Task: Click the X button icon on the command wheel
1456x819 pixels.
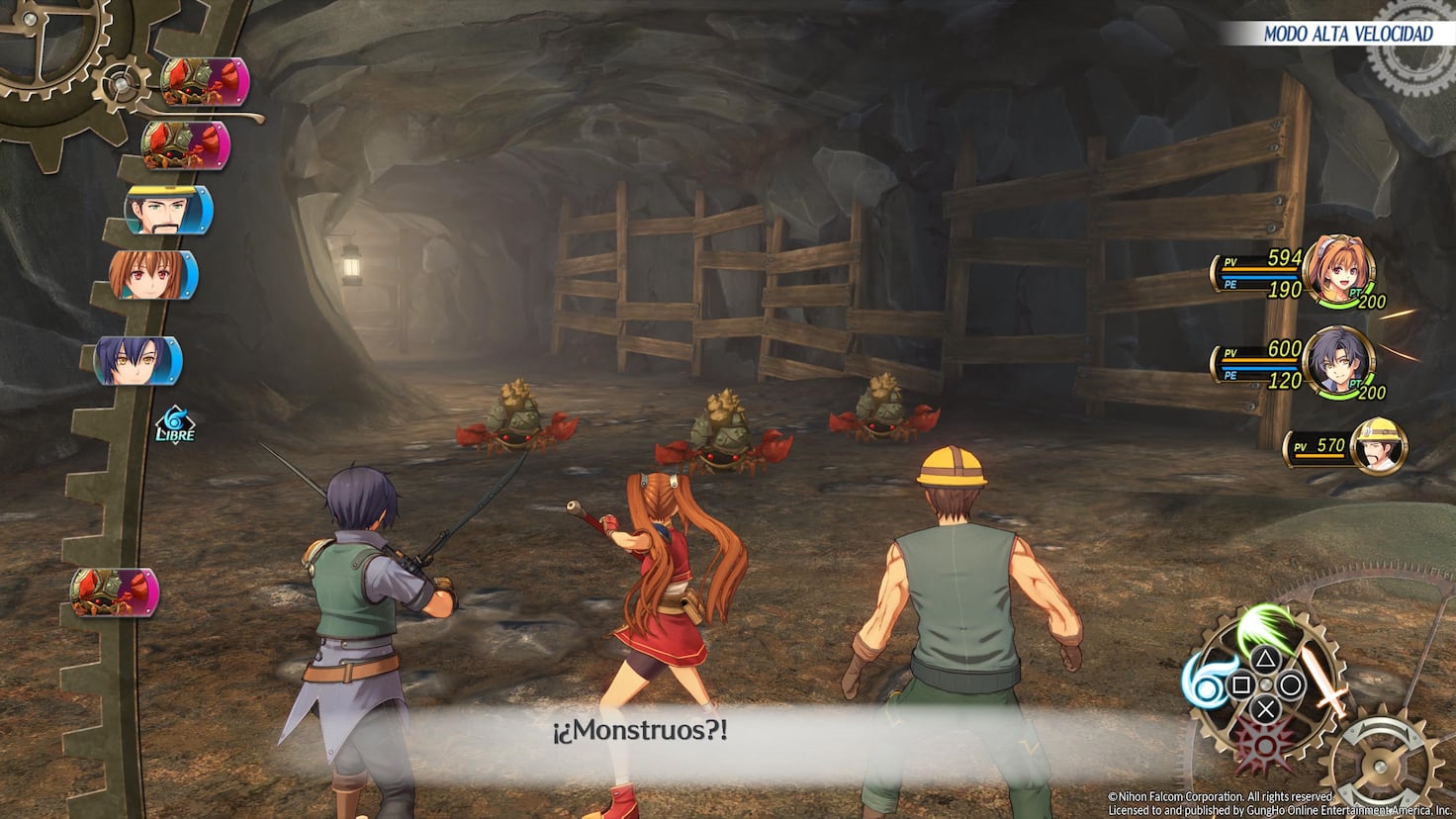Action: pyautogui.click(x=1265, y=708)
